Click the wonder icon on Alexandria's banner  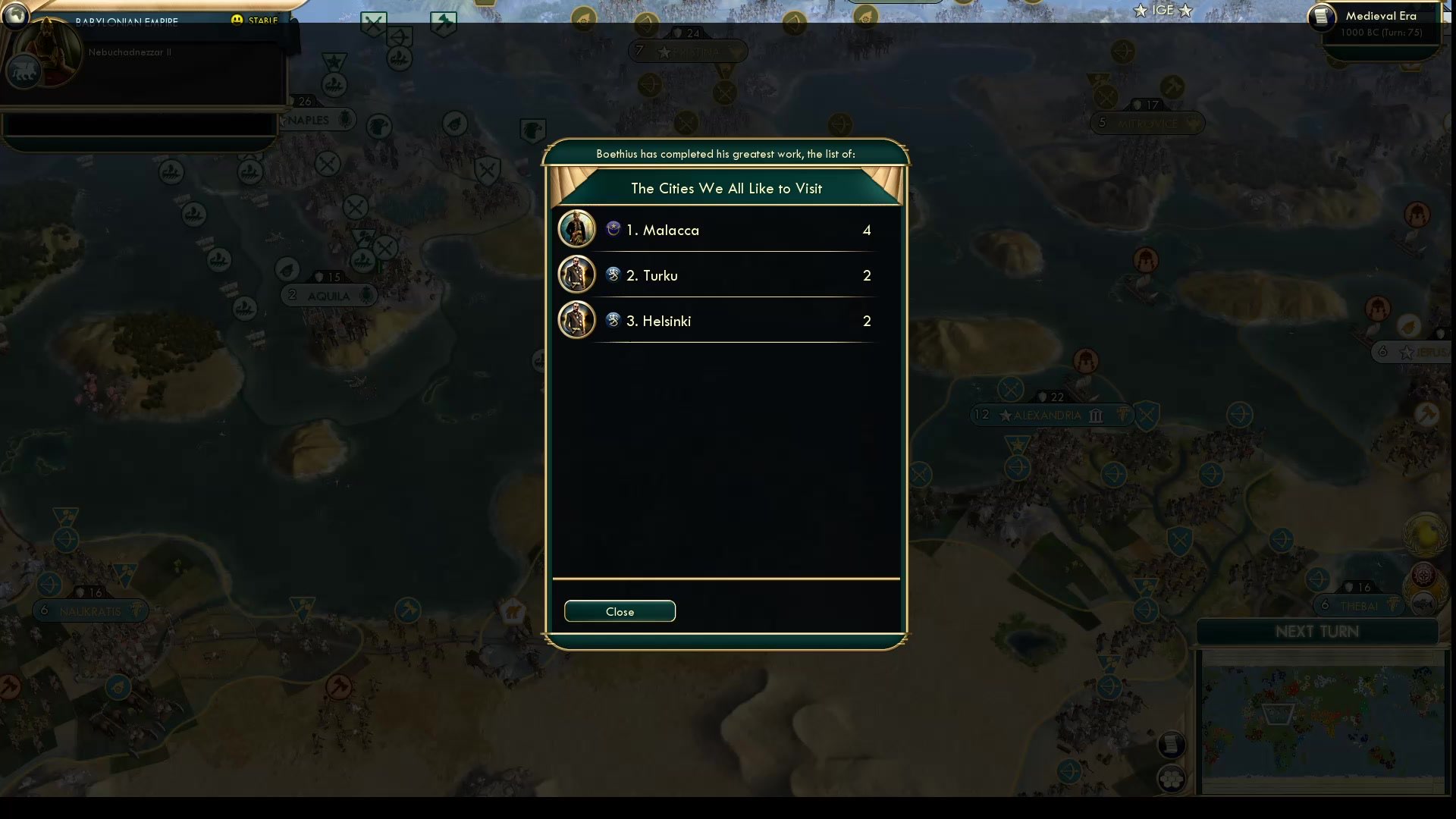pos(1095,416)
